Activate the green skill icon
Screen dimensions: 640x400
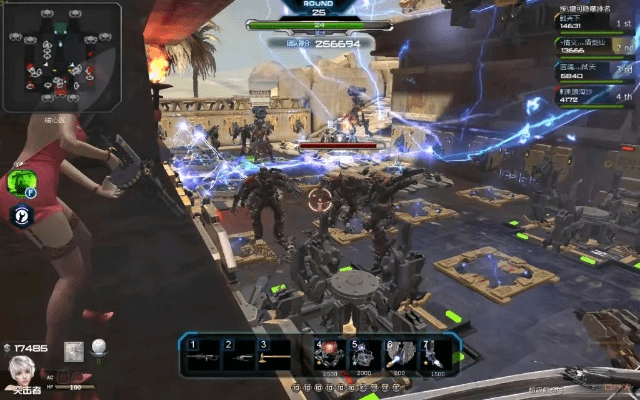19,182
